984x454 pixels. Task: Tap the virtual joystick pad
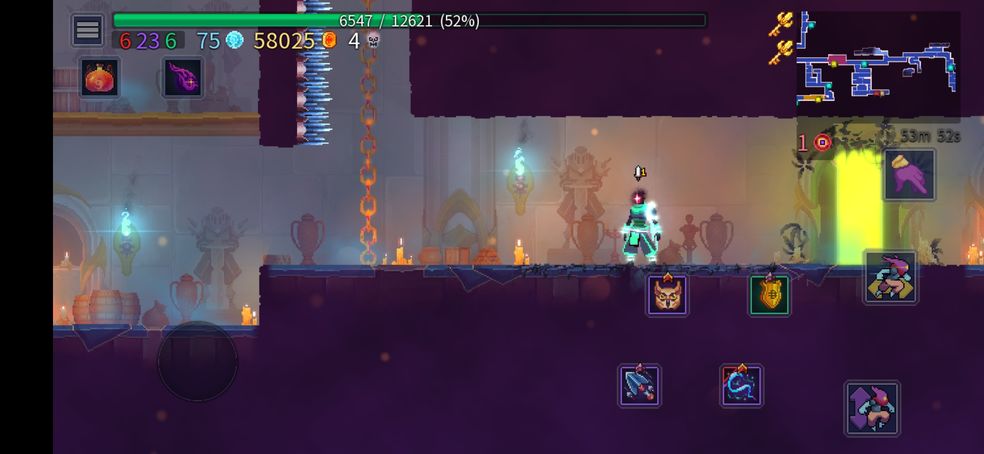click(x=197, y=361)
